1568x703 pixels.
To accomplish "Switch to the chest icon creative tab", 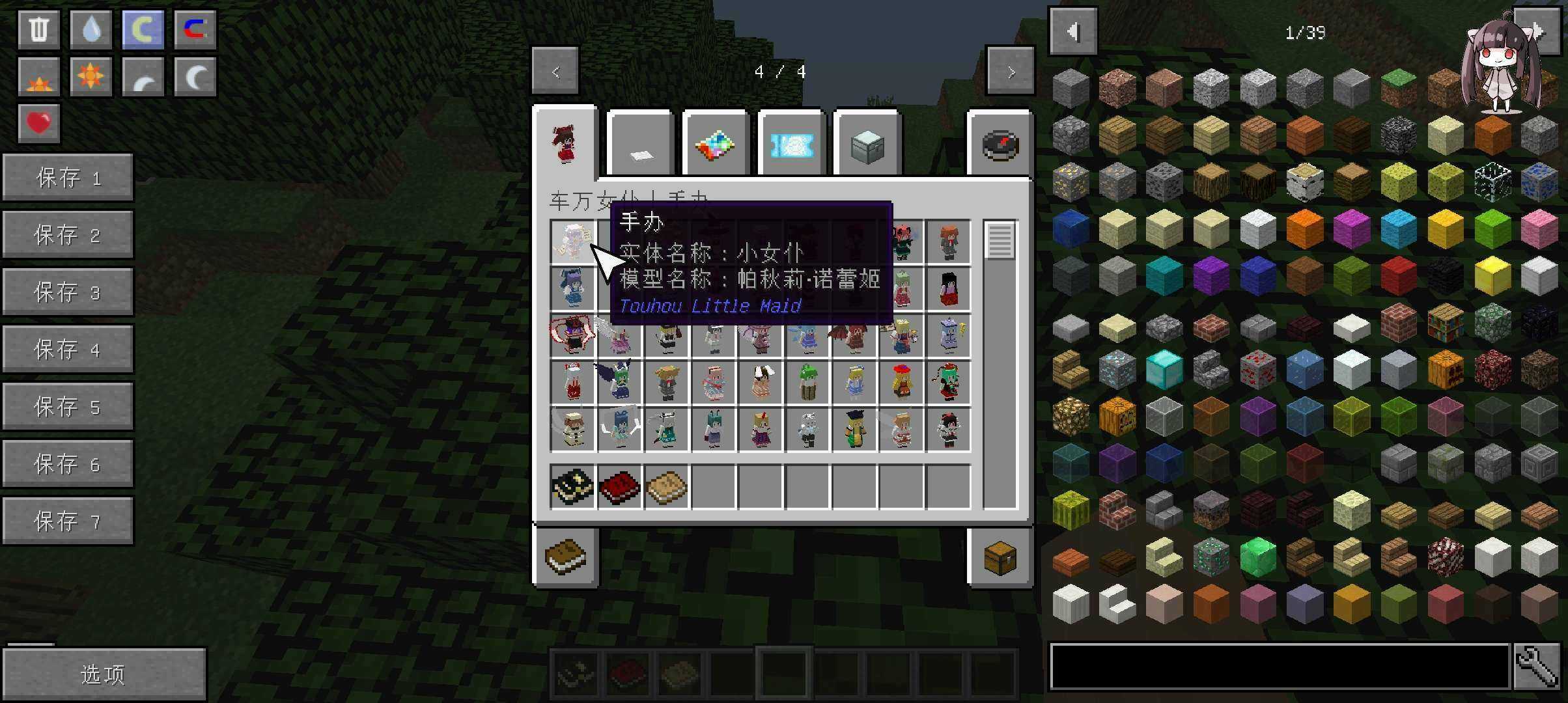I will [867, 146].
